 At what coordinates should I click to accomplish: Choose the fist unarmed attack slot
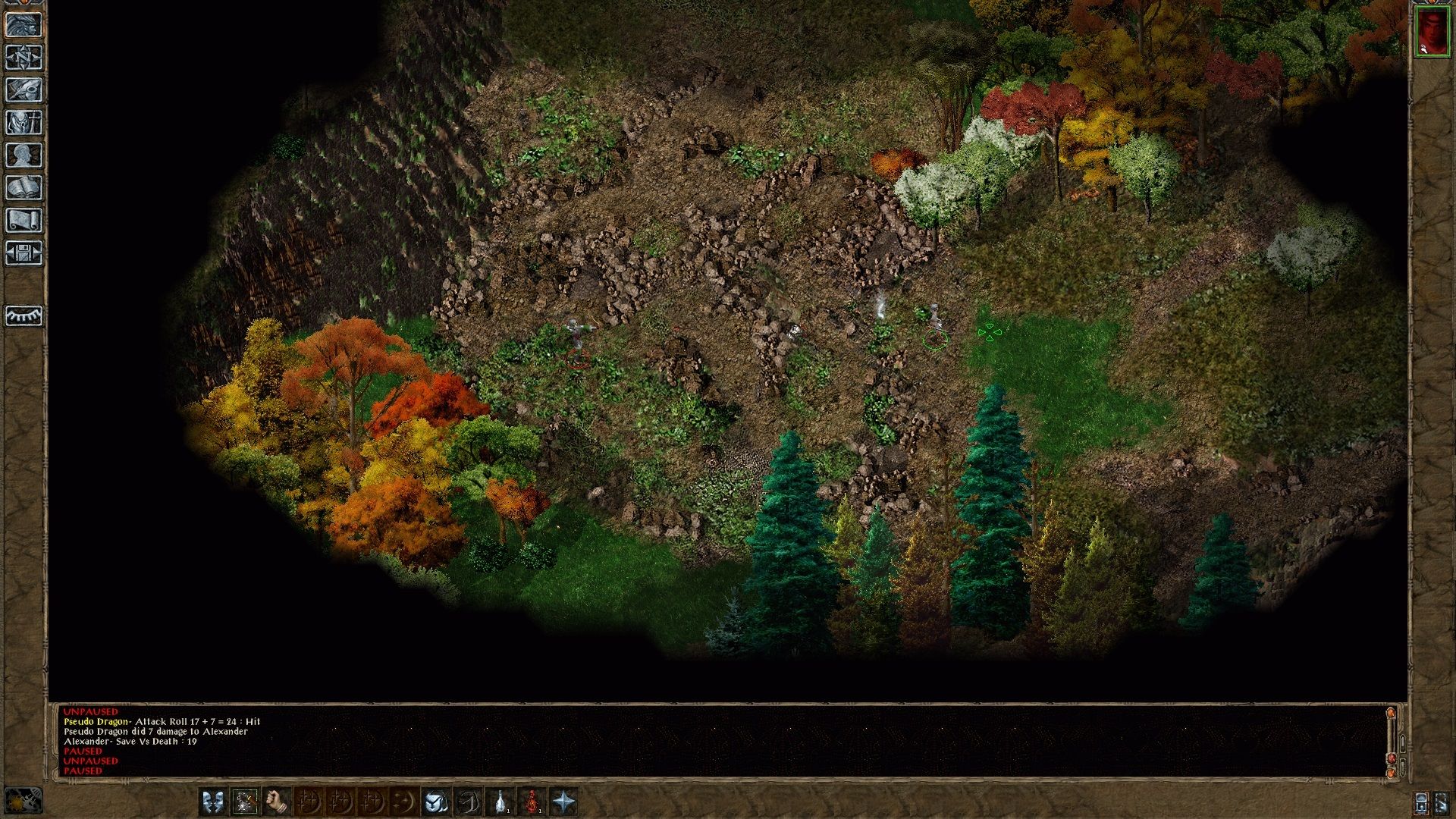(x=277, y=802)
